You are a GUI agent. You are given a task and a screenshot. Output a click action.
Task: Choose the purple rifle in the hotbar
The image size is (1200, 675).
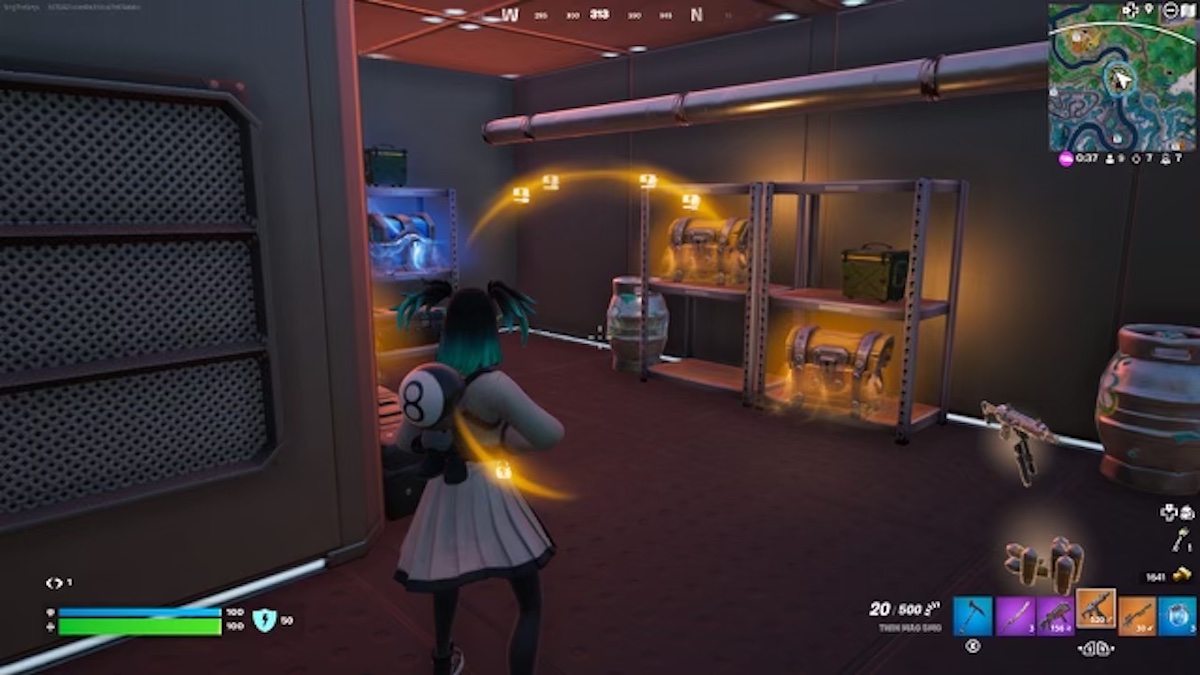[1055, 616]
